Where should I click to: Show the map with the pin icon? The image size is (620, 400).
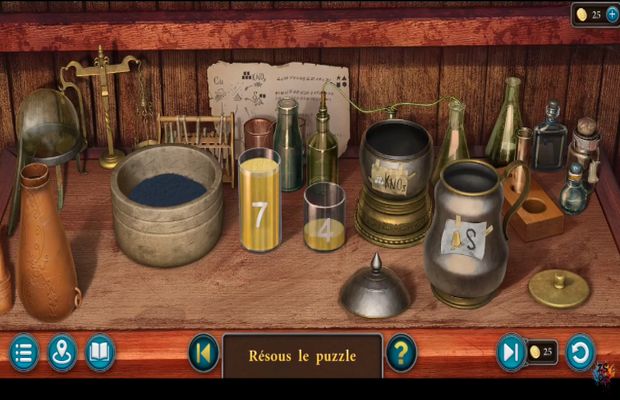click(62, 353)
